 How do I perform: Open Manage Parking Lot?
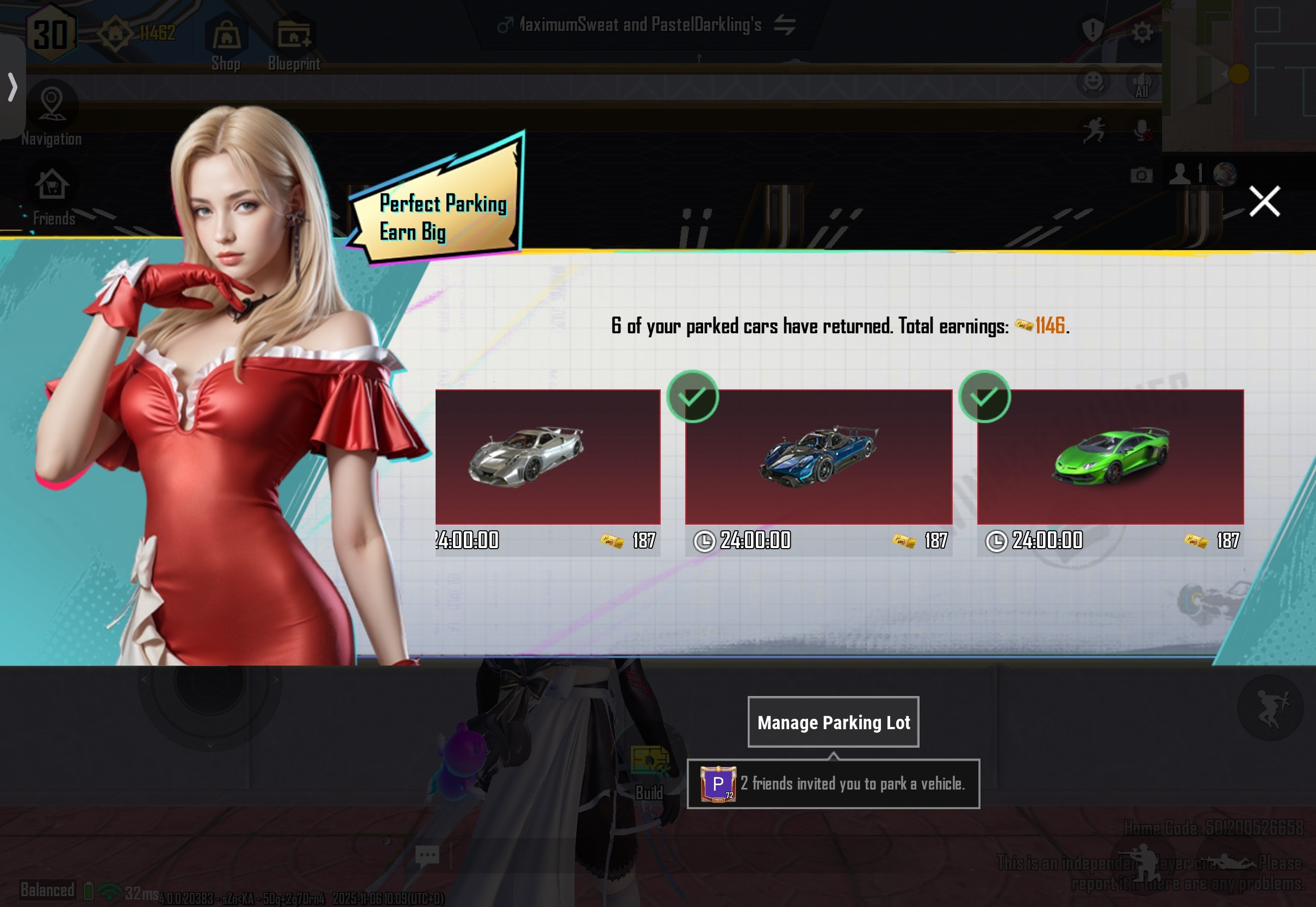pyautogui.click(x=833, y=722)
